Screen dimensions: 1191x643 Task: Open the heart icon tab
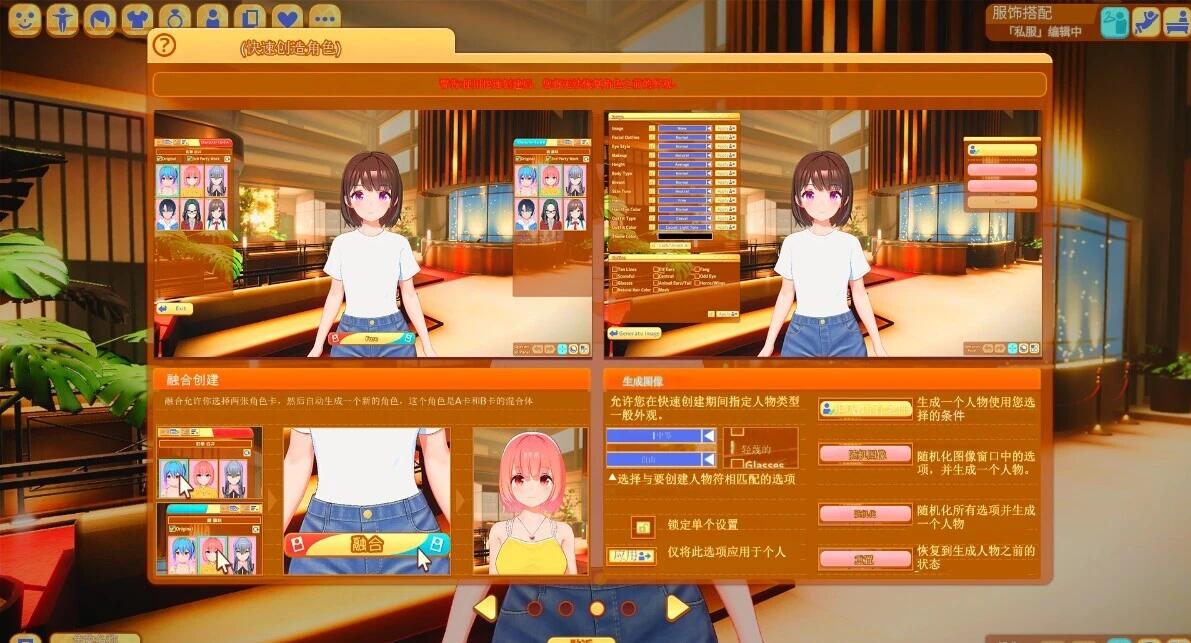287,18
